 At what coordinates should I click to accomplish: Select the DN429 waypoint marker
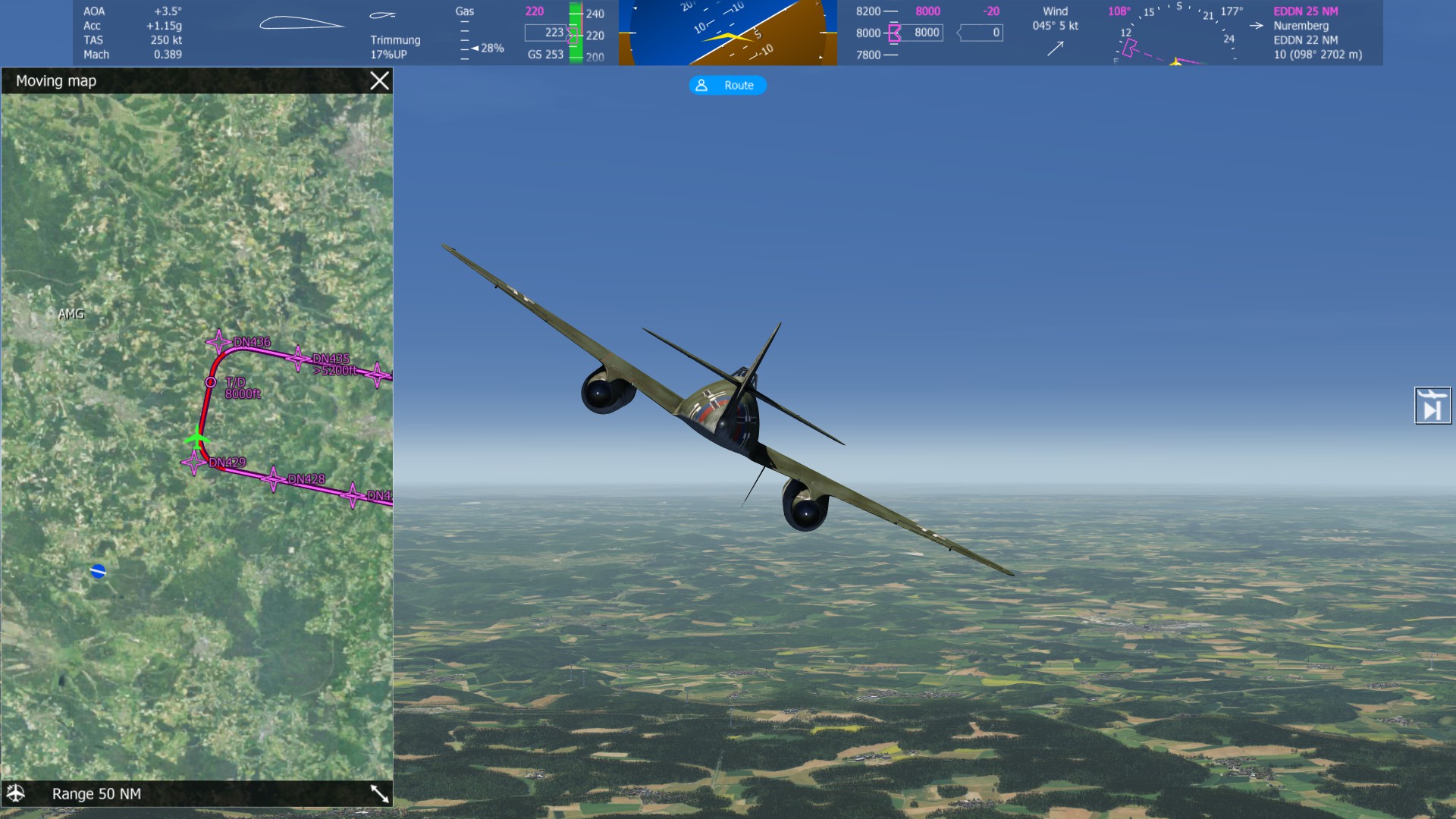click(195, 461)
